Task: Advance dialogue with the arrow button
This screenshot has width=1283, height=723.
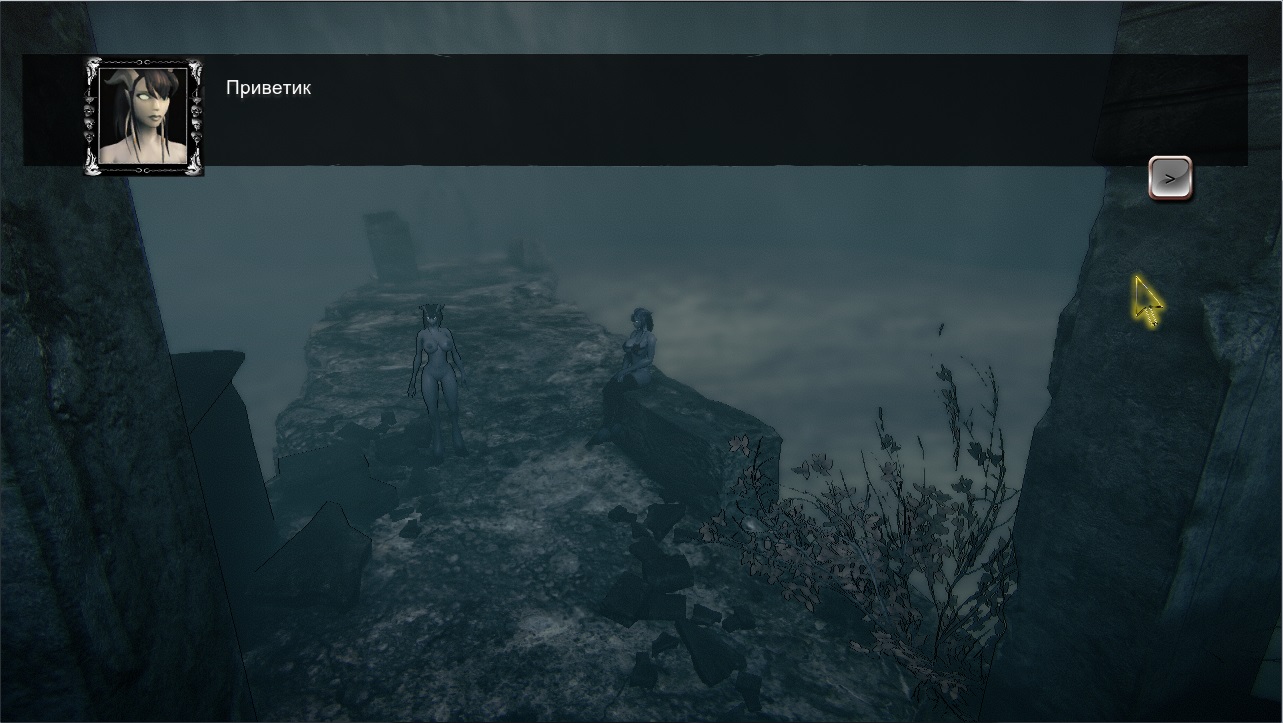Action: click(x=1169, y=178)
